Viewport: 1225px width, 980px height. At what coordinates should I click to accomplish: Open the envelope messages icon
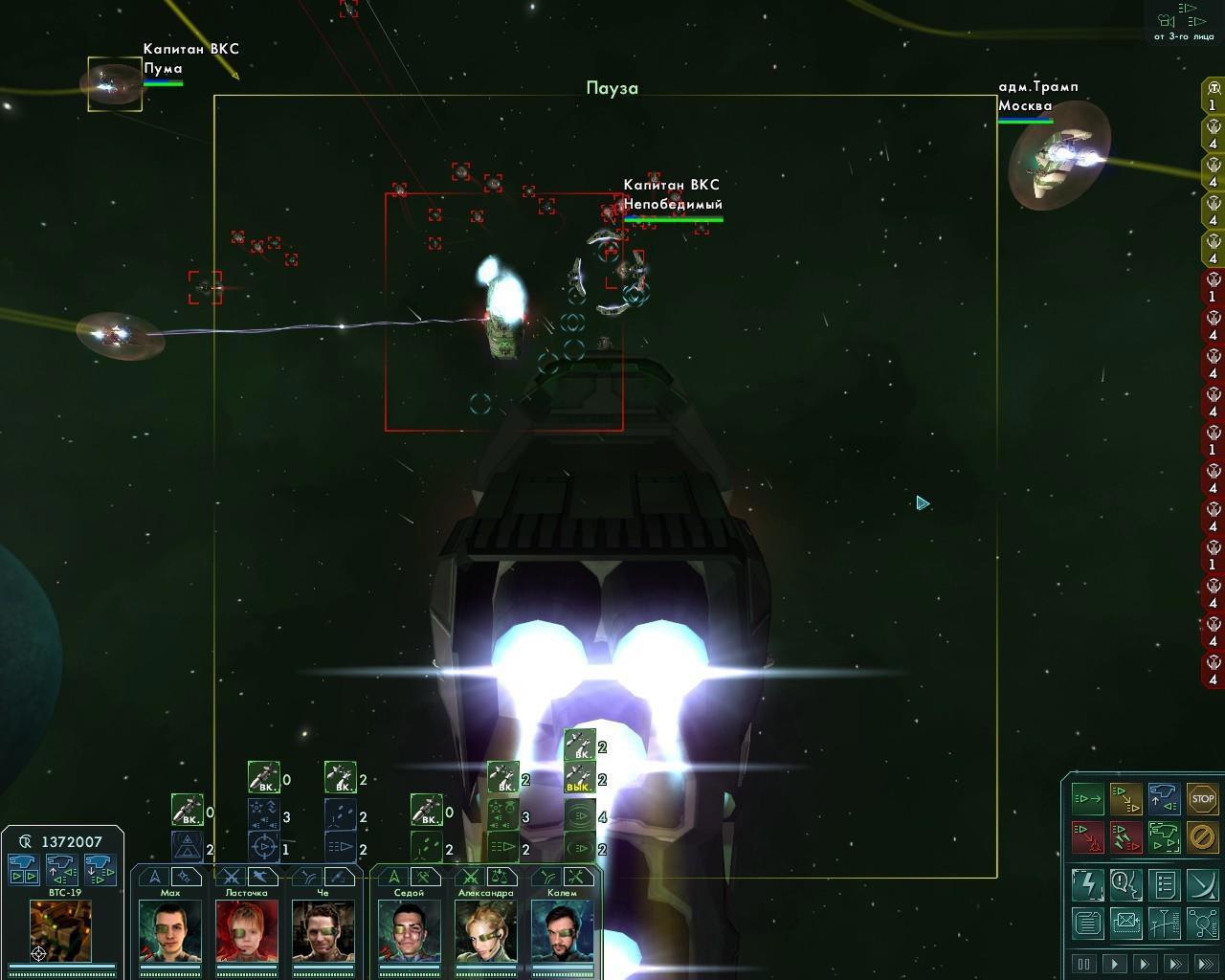tap(1125, 924)
